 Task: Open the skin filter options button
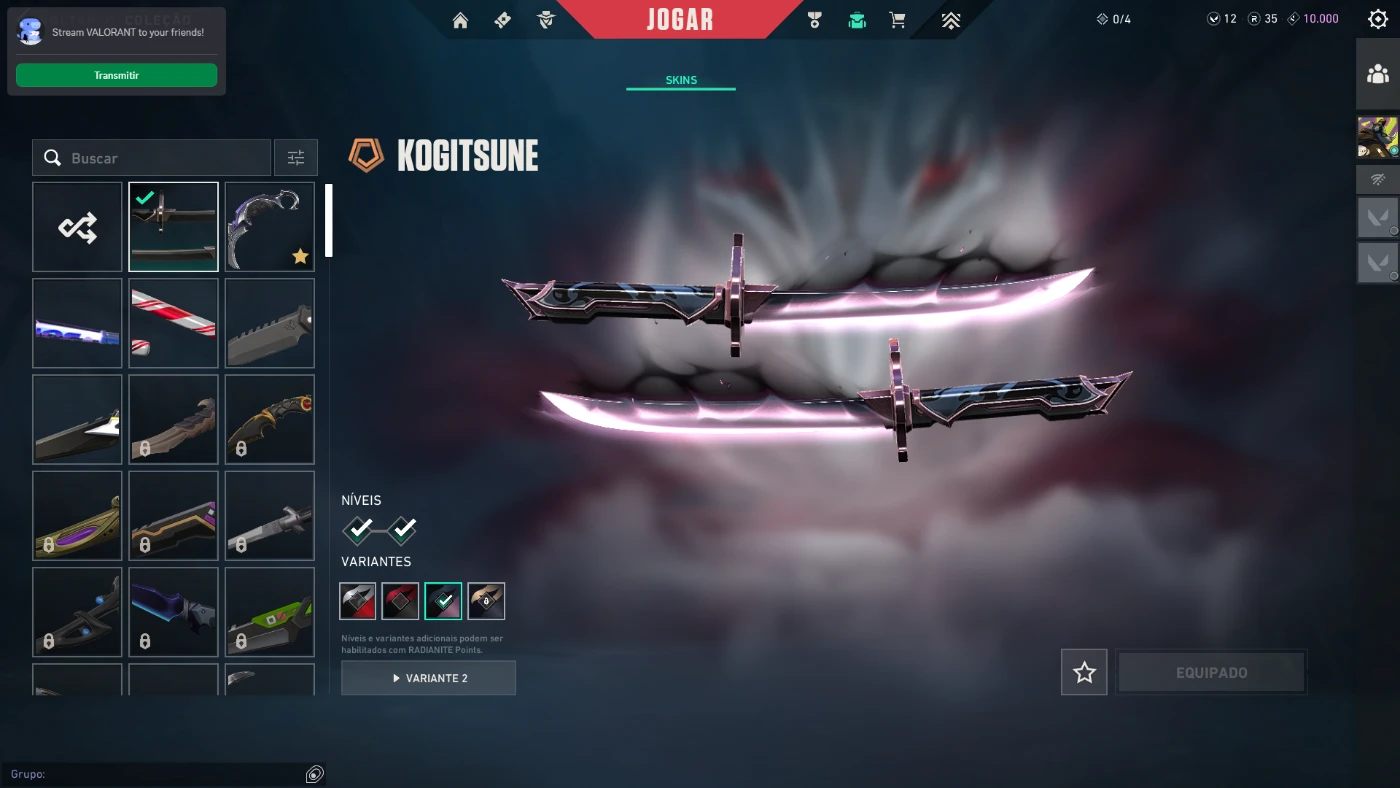296,158
